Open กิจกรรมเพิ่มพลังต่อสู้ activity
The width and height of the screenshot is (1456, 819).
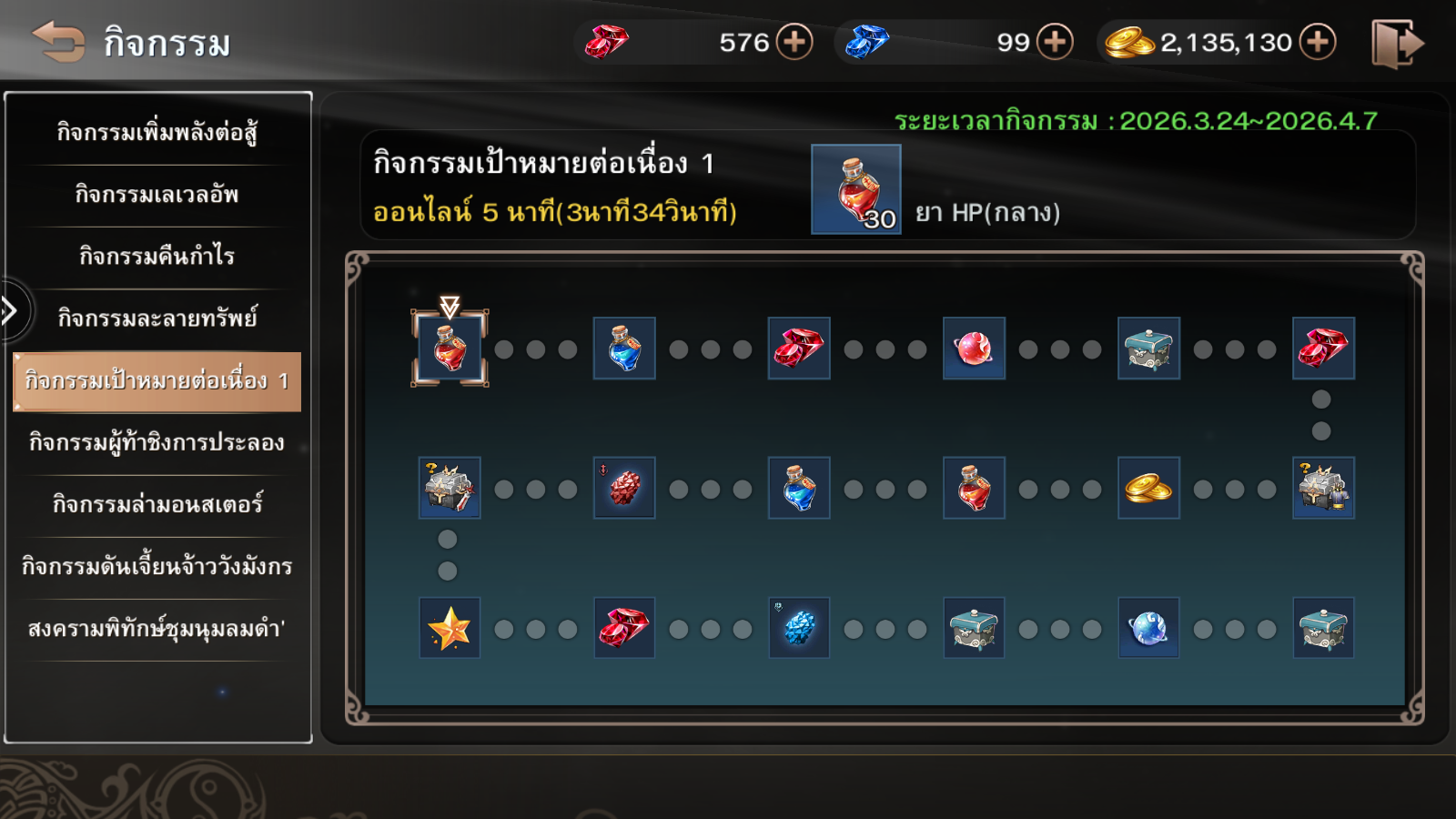(x=157, y=133)
